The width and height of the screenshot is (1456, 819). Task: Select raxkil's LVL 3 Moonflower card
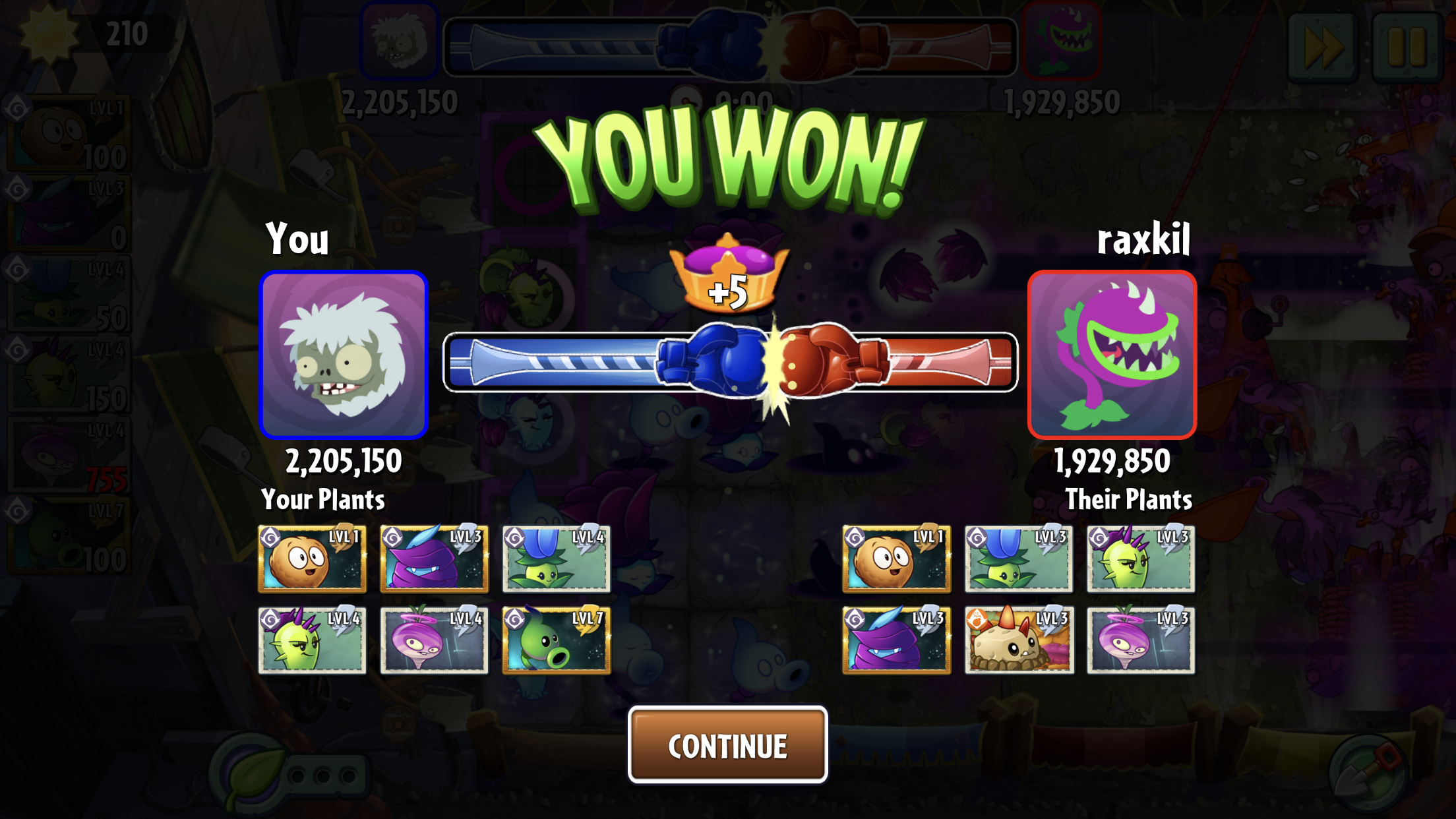point(1018,559)
